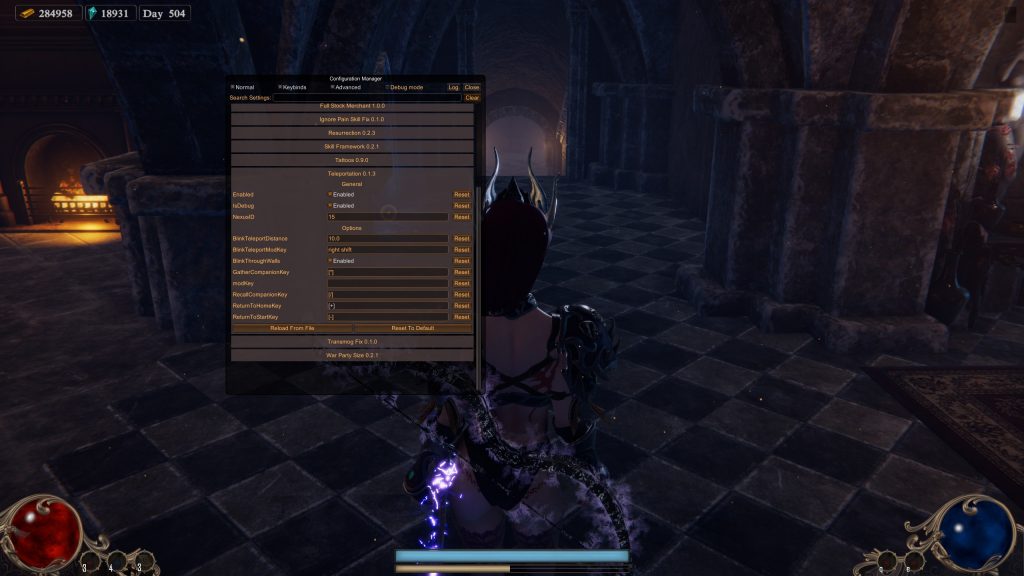The width and height of the screenshot is (1024, 576).
Task: Toggle the Normal settings filter
Action: tap(233, 87)
